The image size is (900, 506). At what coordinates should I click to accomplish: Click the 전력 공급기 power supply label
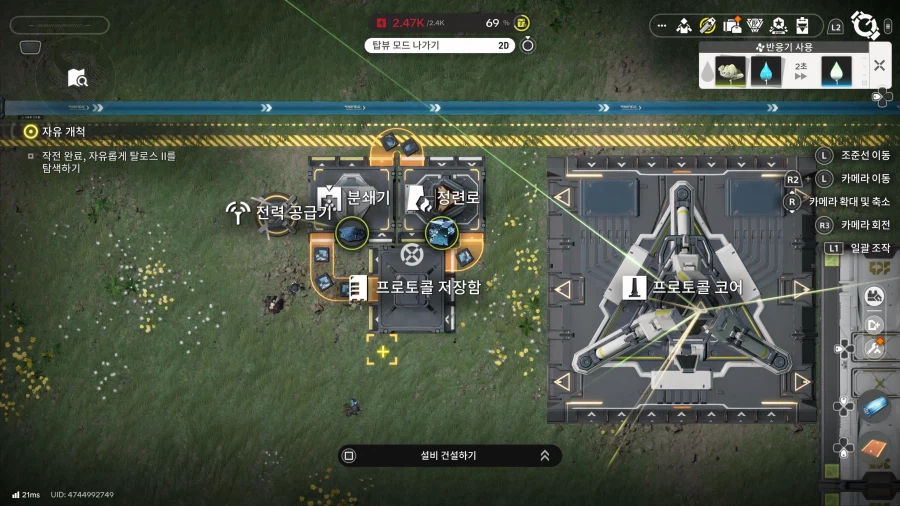[293, 212]
